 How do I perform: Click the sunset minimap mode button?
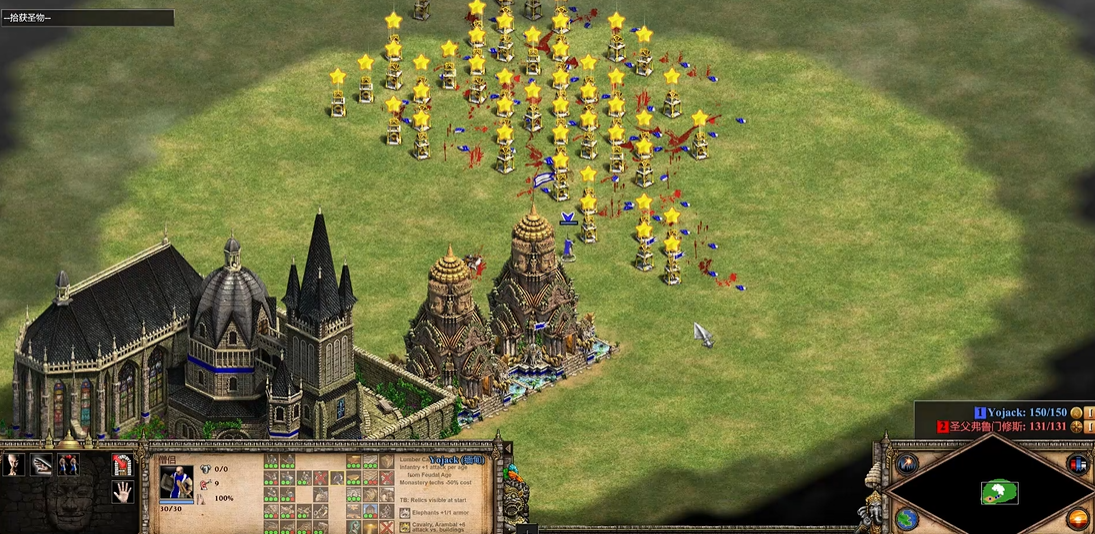1078,519
